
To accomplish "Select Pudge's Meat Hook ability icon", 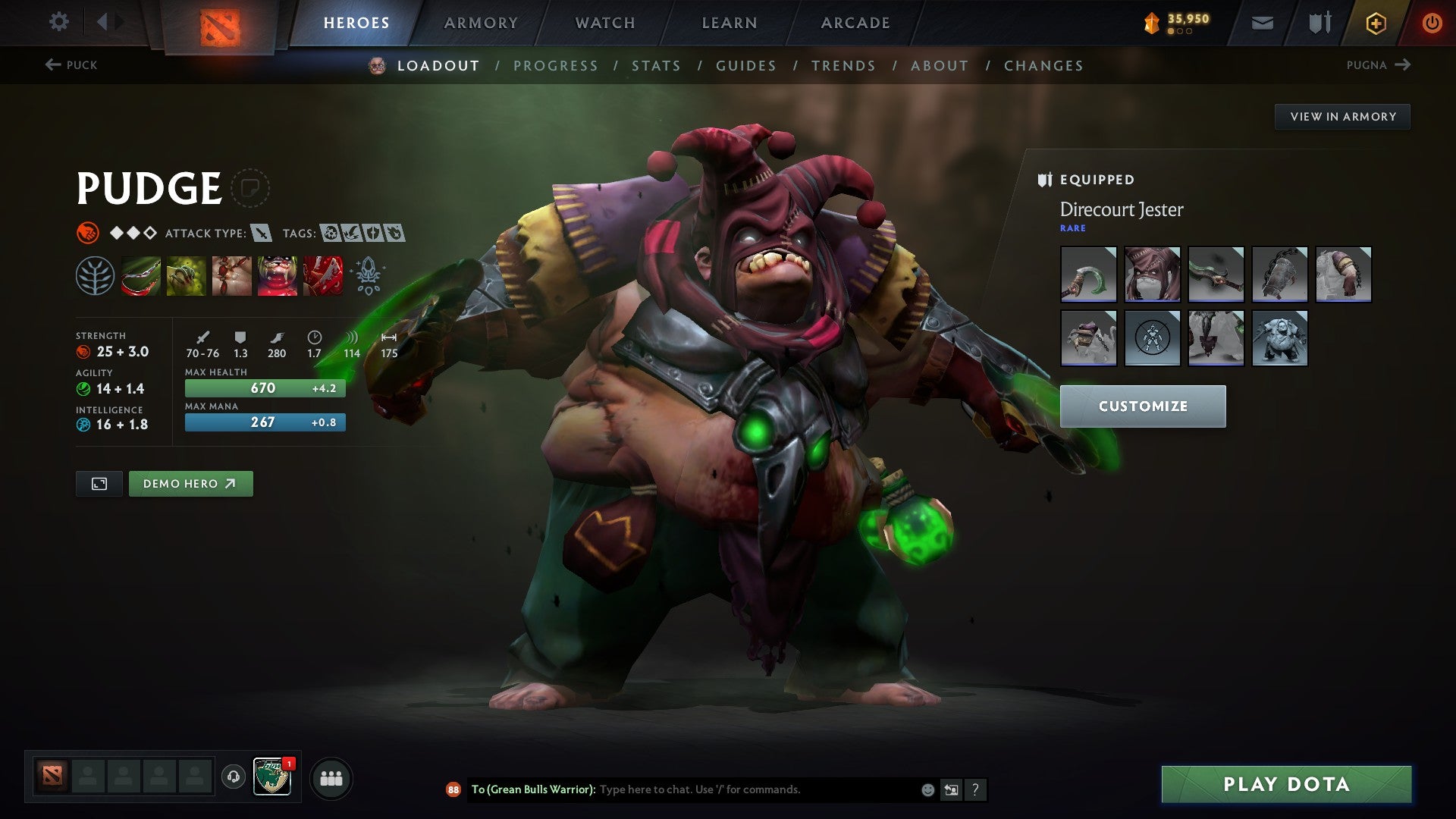I will [141, 276].
